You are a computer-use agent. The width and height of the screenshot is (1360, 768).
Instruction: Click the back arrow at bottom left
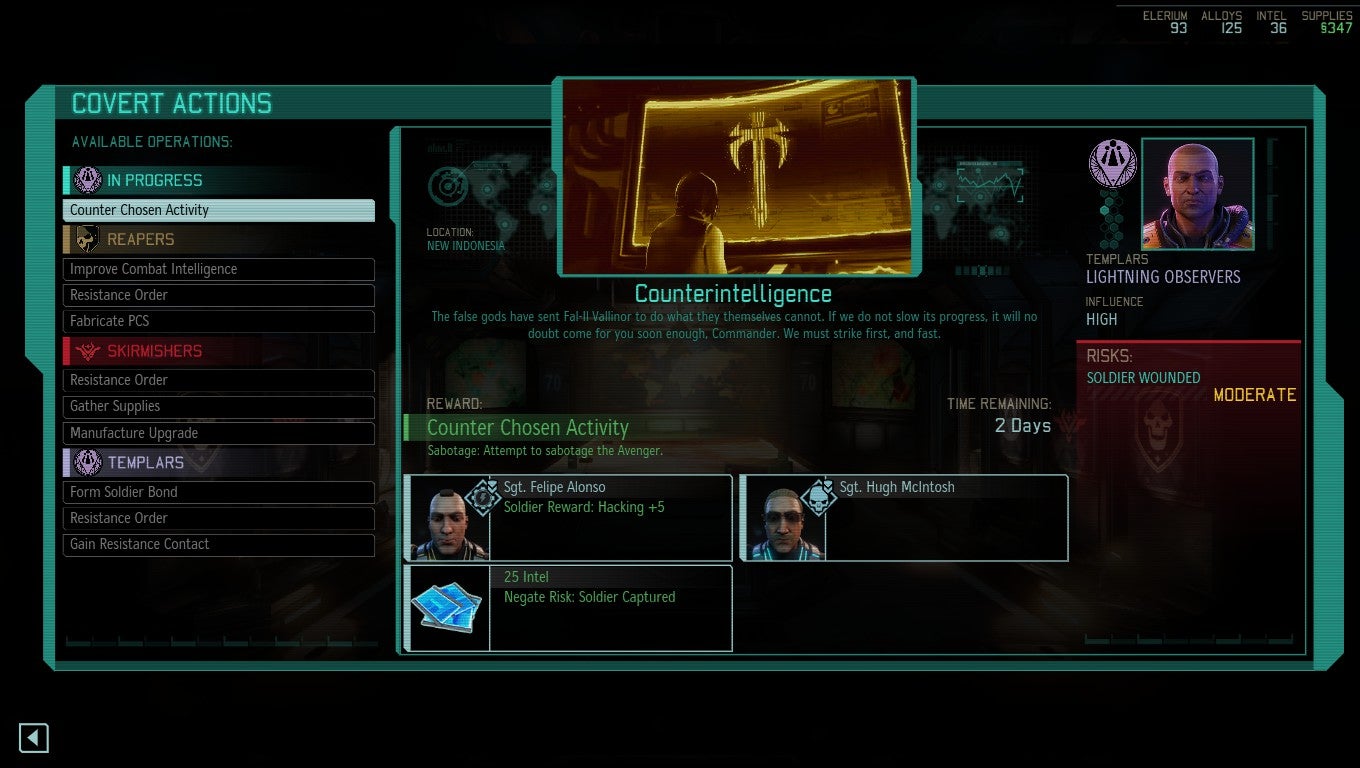pos(33,737)
